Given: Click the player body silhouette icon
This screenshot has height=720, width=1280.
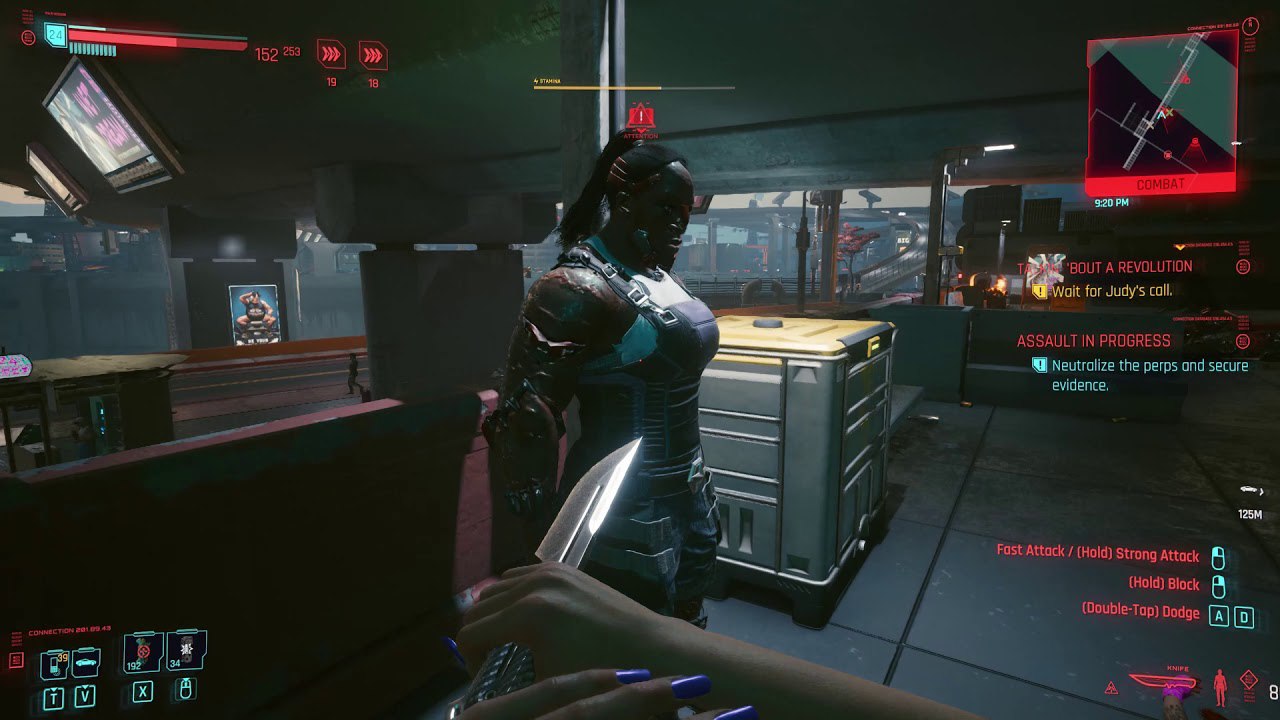Looking at the screenshot, I should [1219, 687].
